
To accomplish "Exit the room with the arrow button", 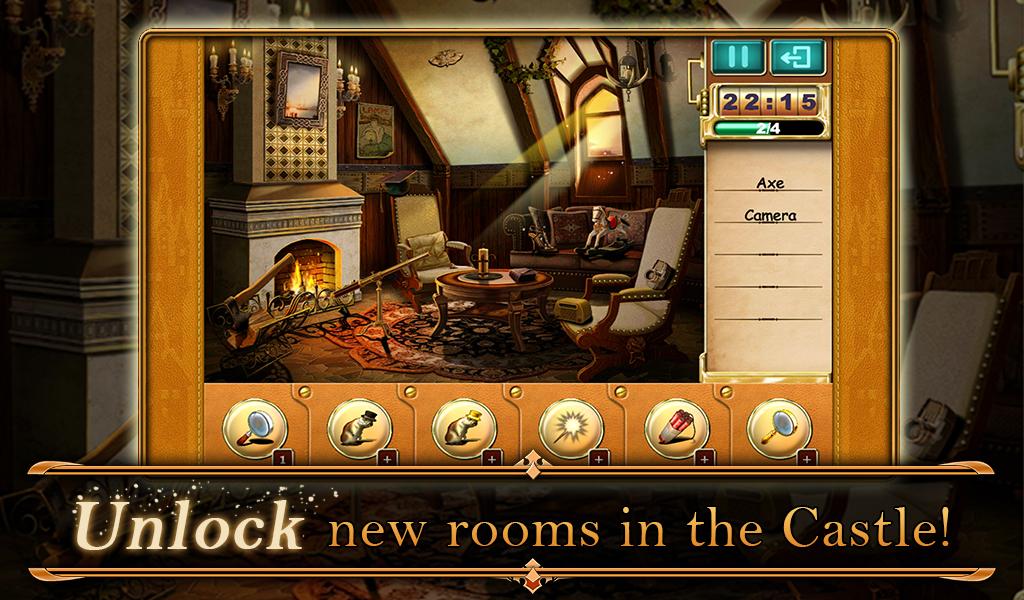I will [x=797, y=57].
